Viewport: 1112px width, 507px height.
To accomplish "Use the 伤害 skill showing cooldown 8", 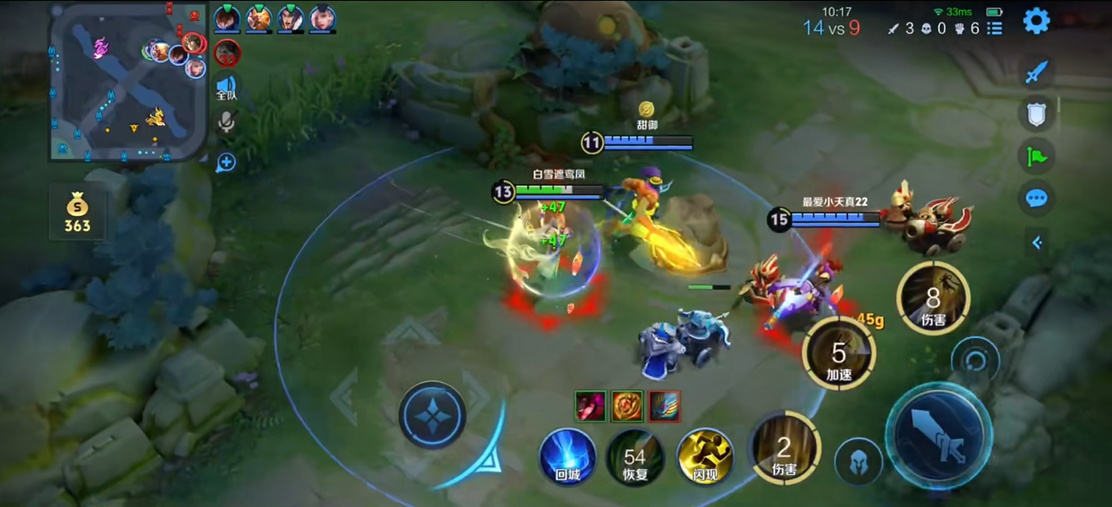I will coord(932,299).
